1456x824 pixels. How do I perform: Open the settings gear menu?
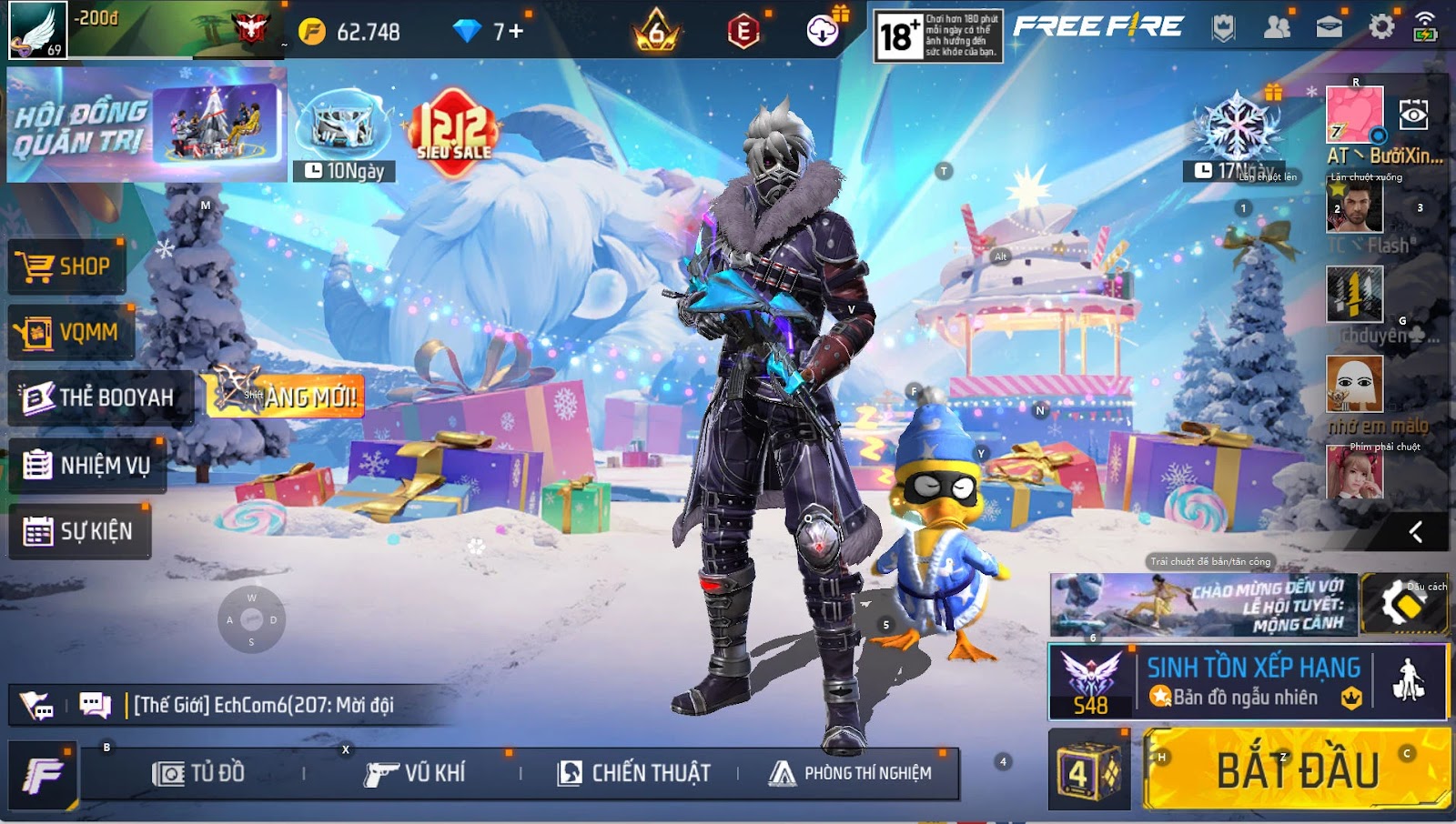click(1383, 27)
